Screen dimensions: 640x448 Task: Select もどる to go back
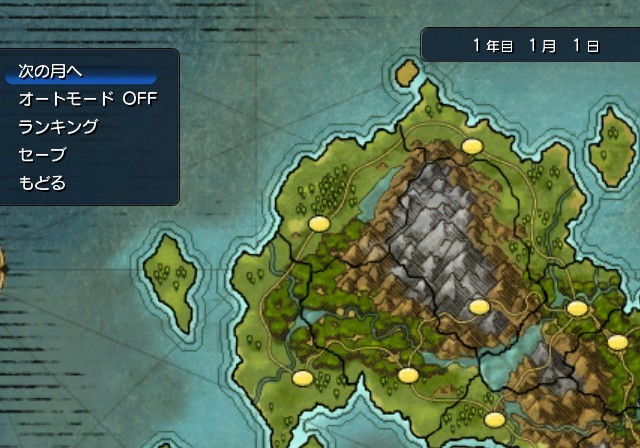tap(42, 183)
